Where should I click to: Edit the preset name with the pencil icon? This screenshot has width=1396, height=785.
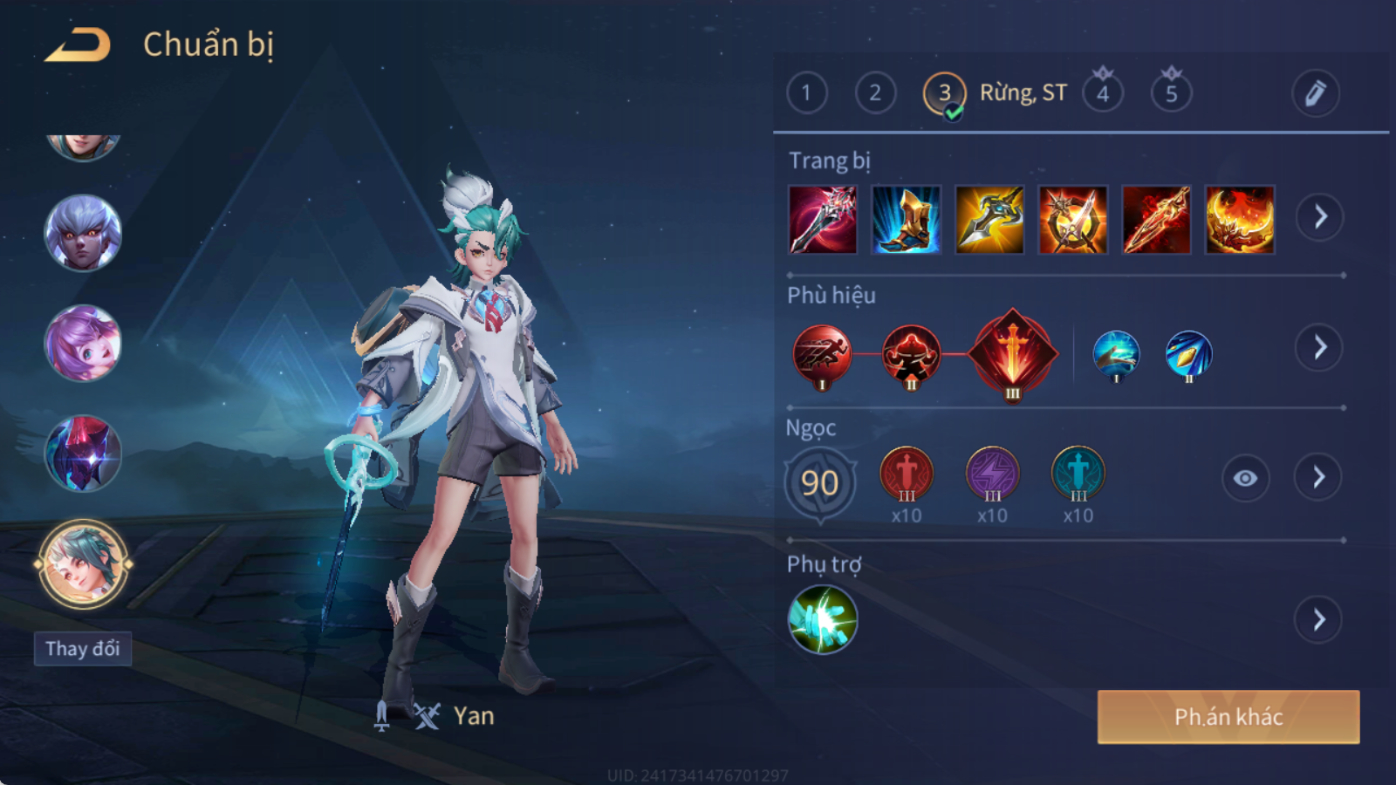pos(1315,94)
